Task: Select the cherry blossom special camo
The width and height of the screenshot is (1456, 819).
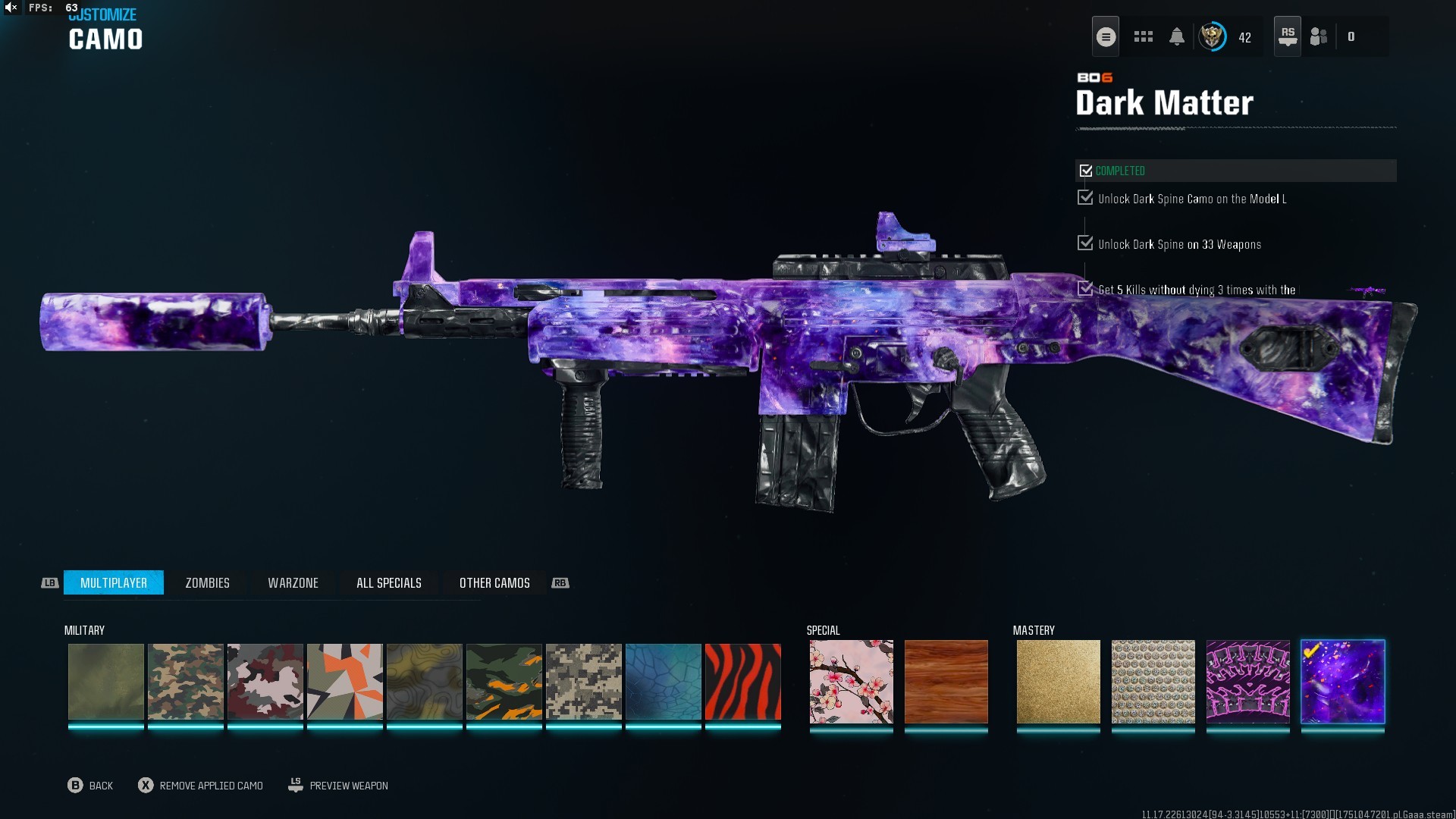Action: coord(851,681)
